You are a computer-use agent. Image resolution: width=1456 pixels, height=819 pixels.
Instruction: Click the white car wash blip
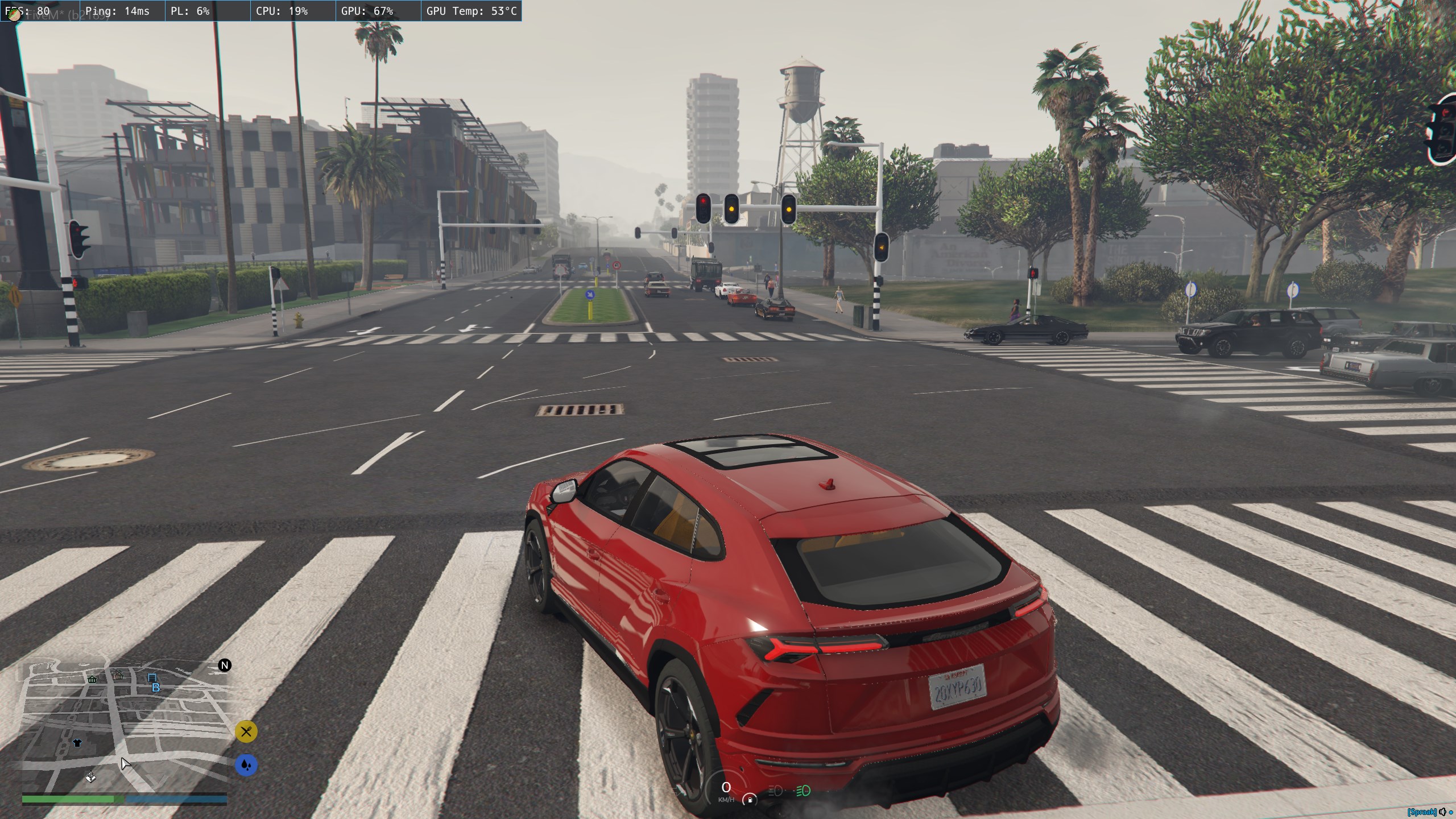click(90, 777)
